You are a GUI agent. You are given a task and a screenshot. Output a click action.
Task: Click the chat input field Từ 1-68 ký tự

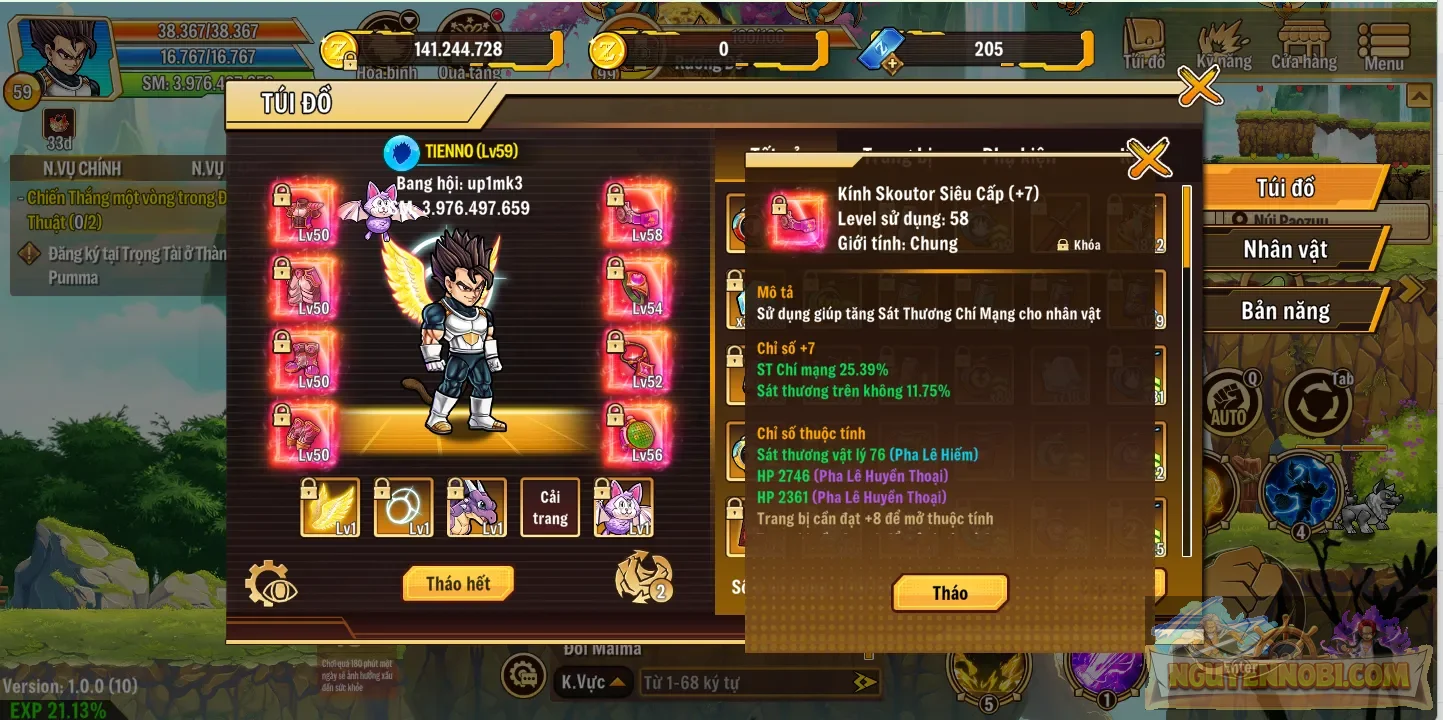[750, 681]
